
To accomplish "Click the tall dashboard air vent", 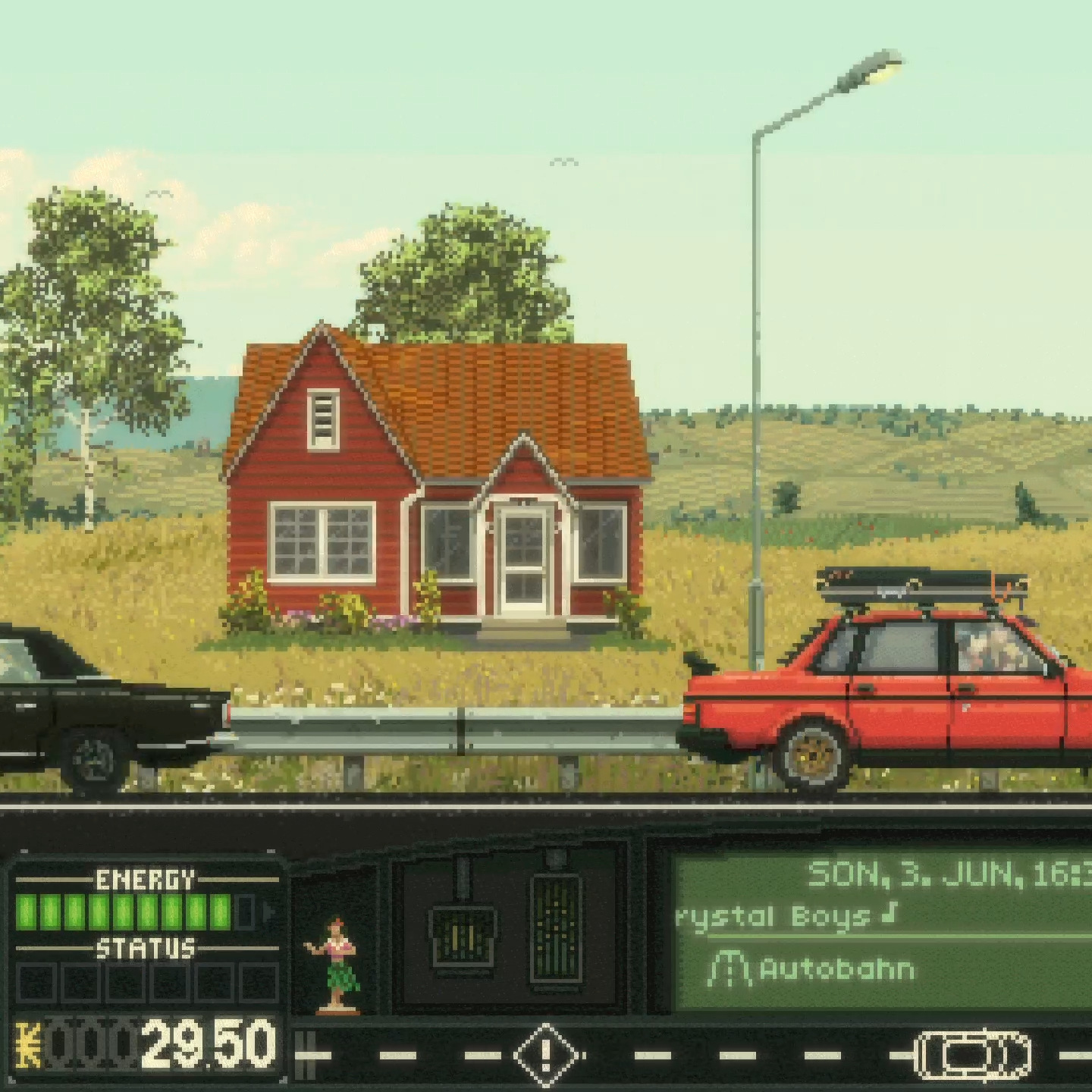I will (555, 930).
